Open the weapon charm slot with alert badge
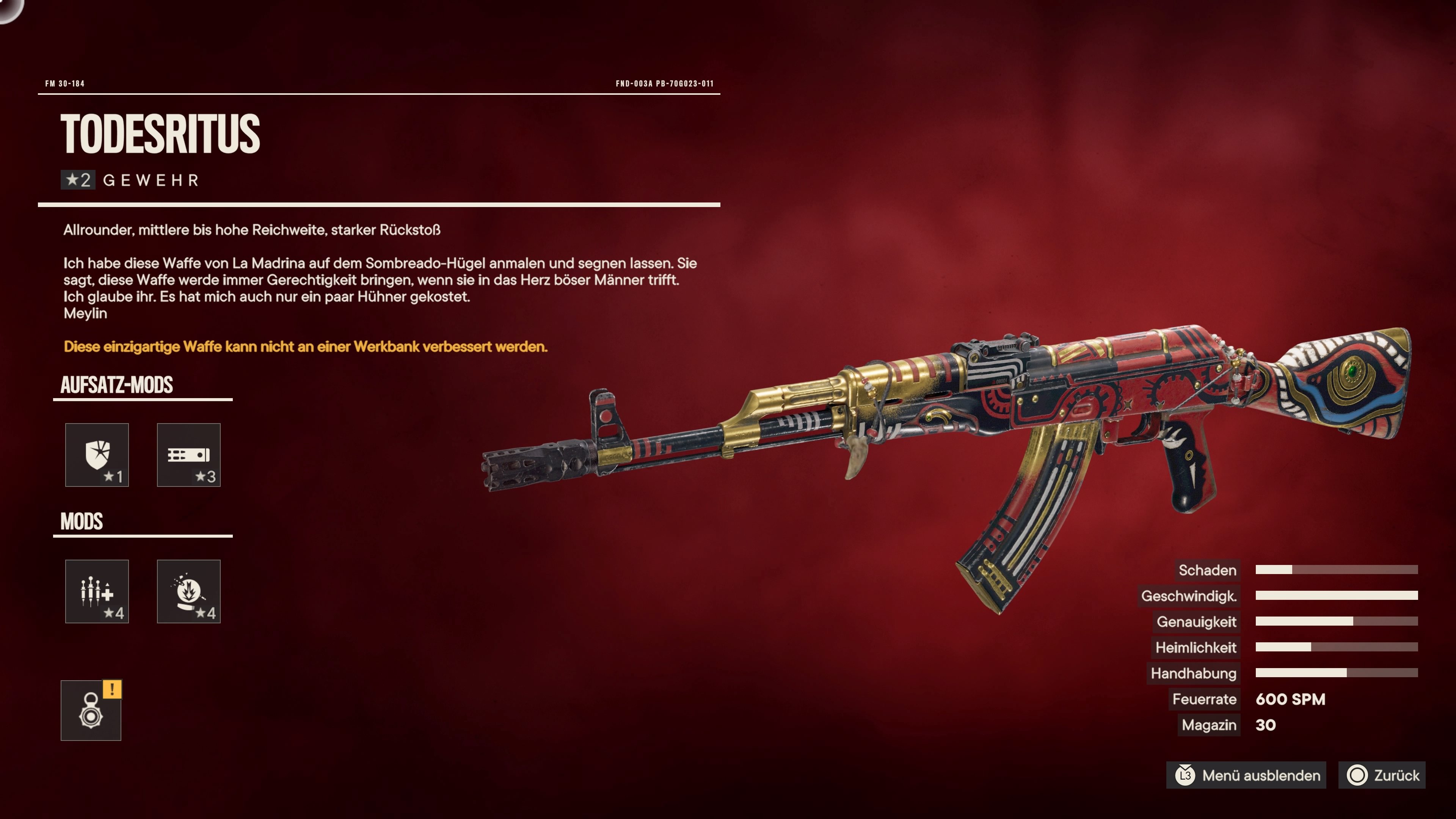The image size is (1456, 819). (x=91, y=711)
